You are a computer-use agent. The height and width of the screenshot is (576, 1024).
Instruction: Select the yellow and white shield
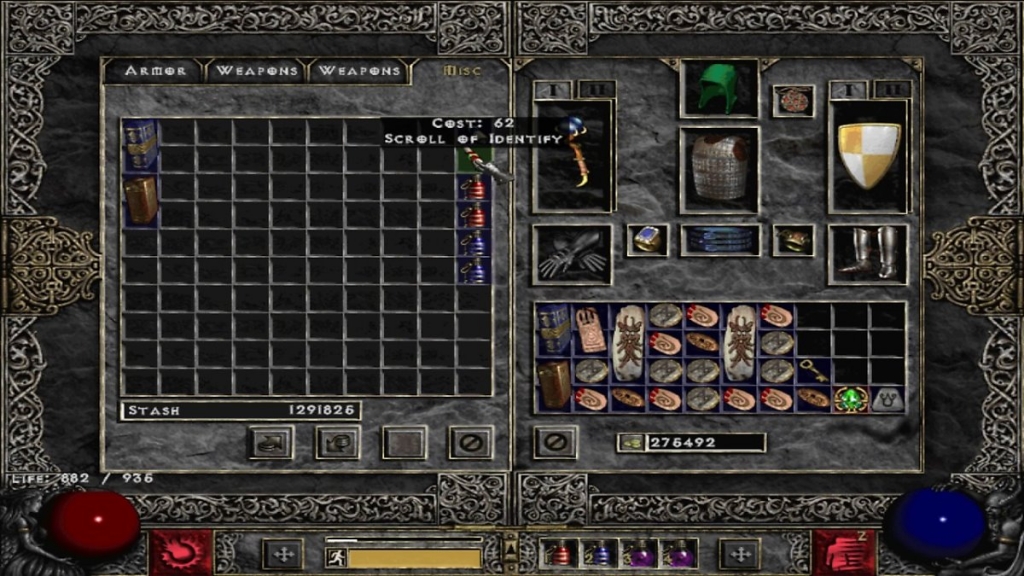click(868, 155)
